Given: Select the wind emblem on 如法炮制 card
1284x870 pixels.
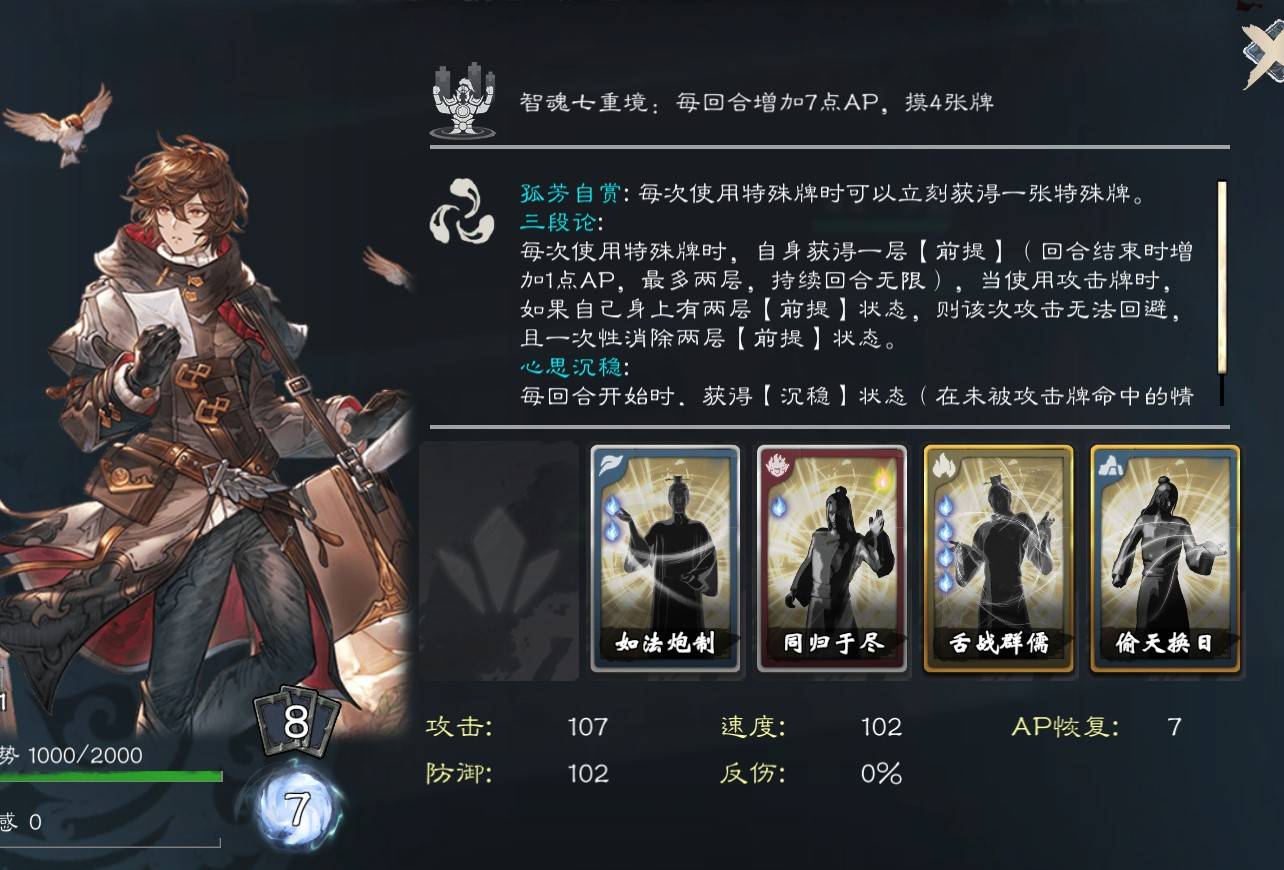Looking at the screenshot, I should coord(608,465).
